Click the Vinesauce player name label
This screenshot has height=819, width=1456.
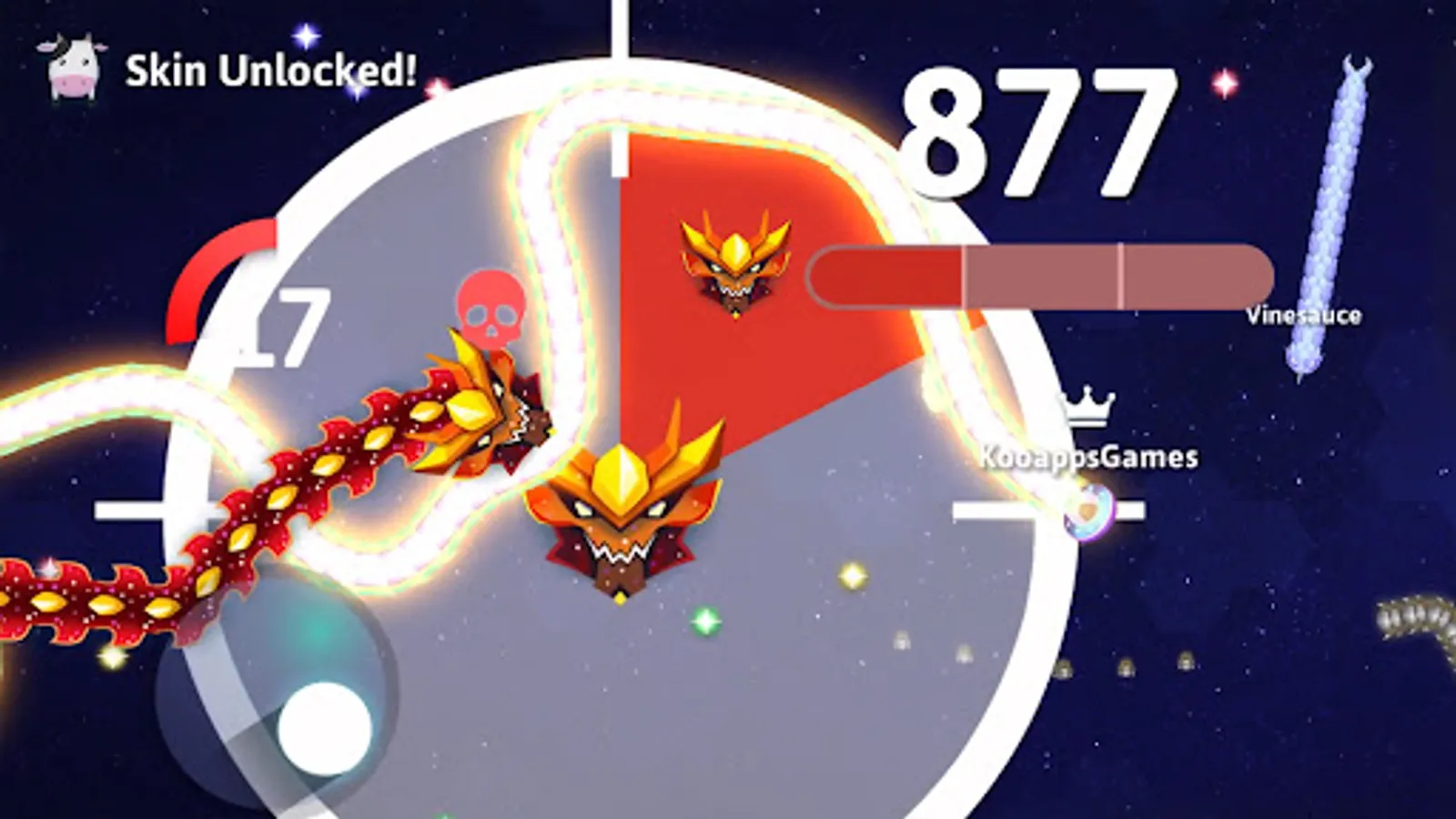coord(1305,317)
